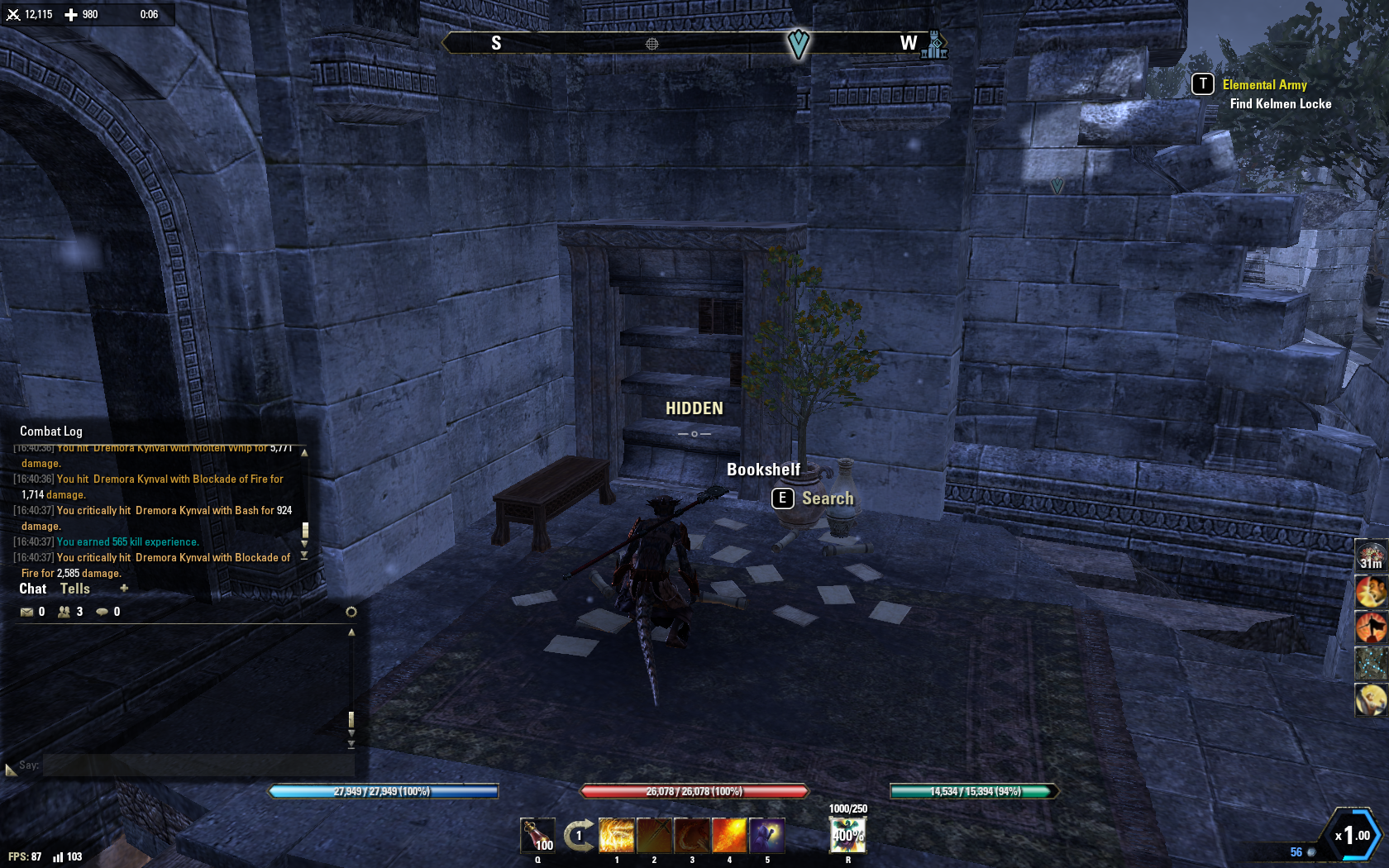The width and height of the screenshot is (1389, 868).
Task: Click the speech bubble notifications icon
Action: [102, 612]
